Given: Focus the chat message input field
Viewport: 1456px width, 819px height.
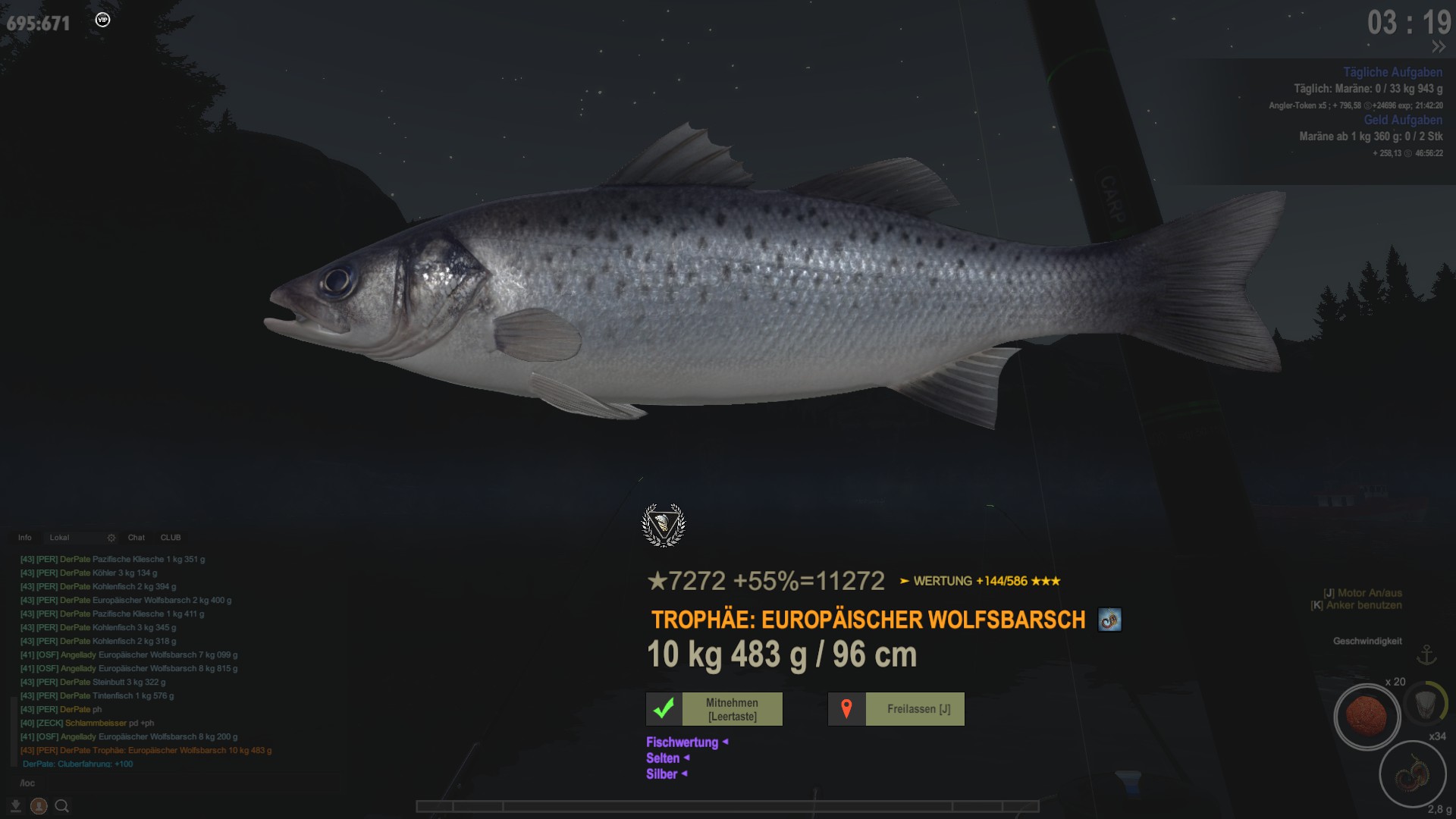Looking at the screenshot, I should click(x=152, y=783).
